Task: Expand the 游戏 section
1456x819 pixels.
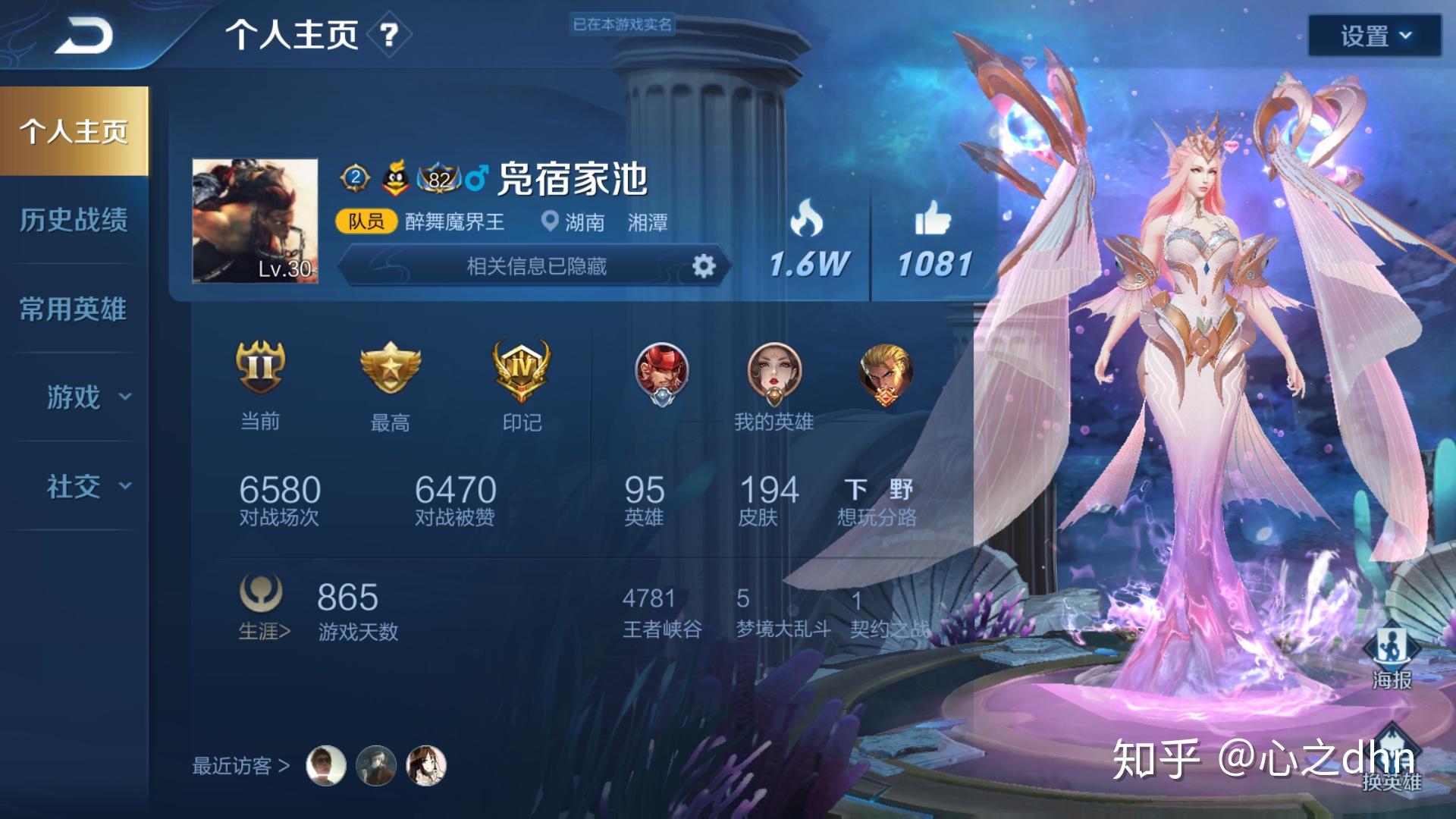Action: [87, 397]
